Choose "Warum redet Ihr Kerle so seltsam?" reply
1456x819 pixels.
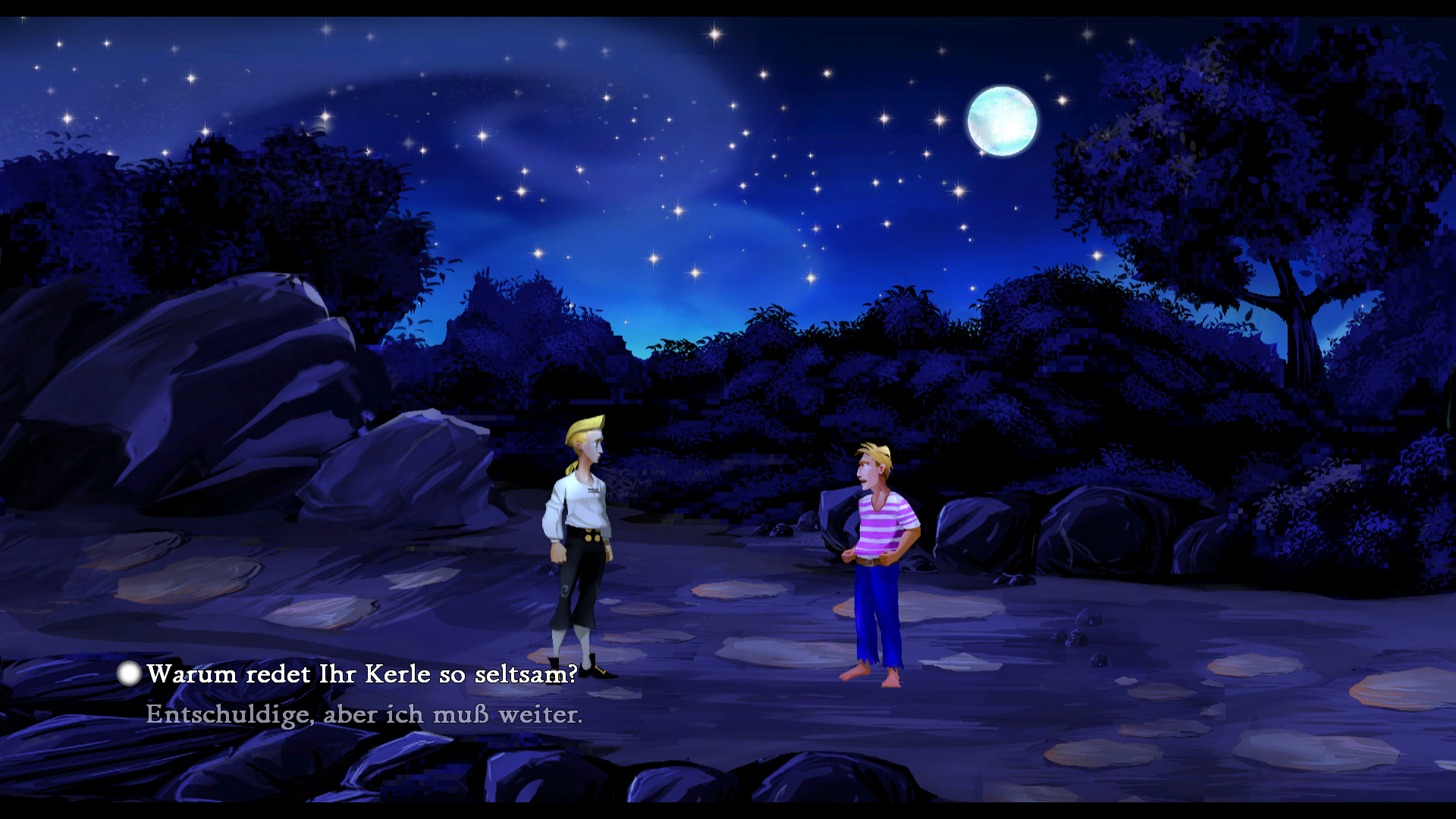click(362, 674)
